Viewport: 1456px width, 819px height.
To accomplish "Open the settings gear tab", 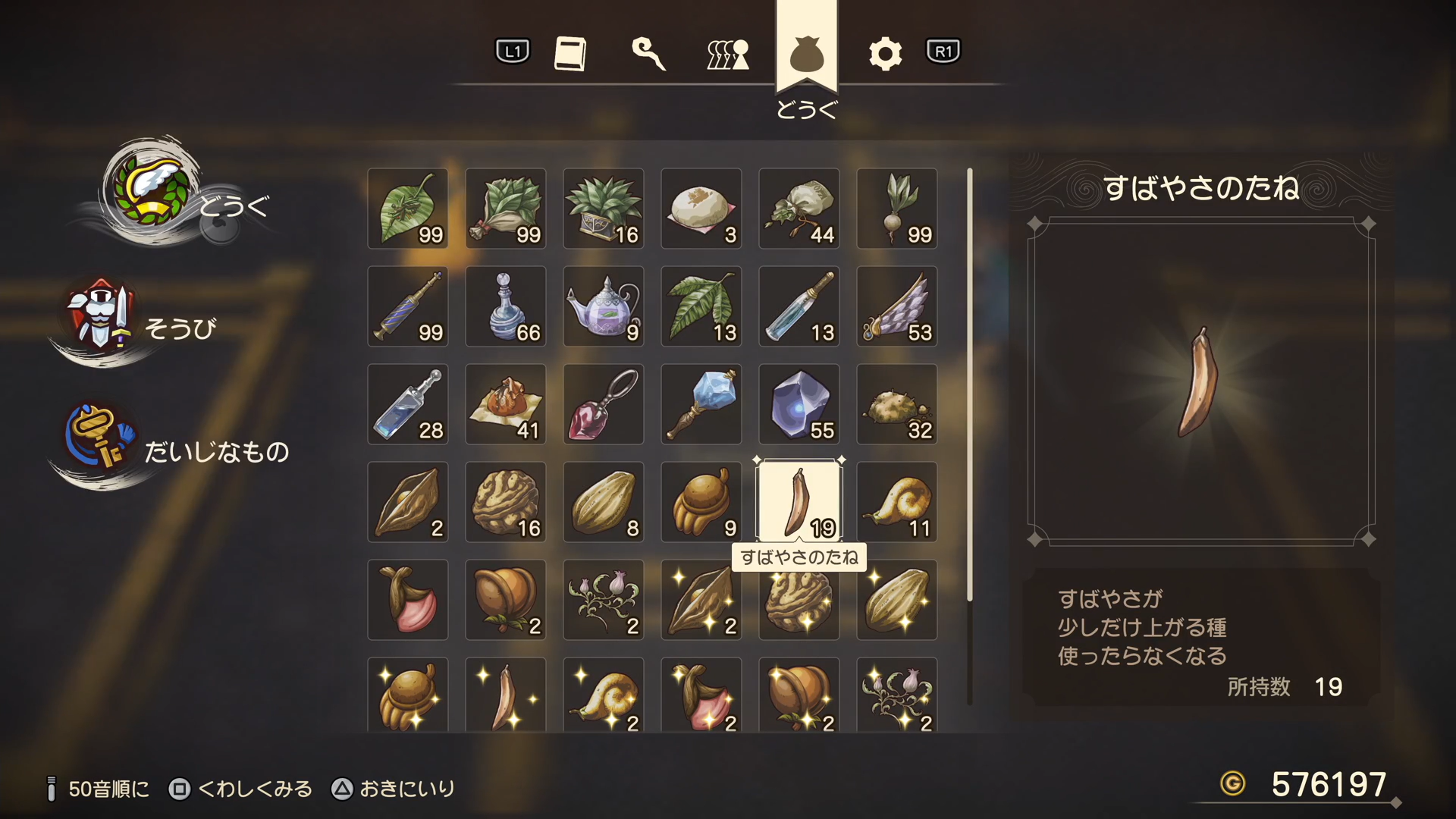I will point(884,54).
